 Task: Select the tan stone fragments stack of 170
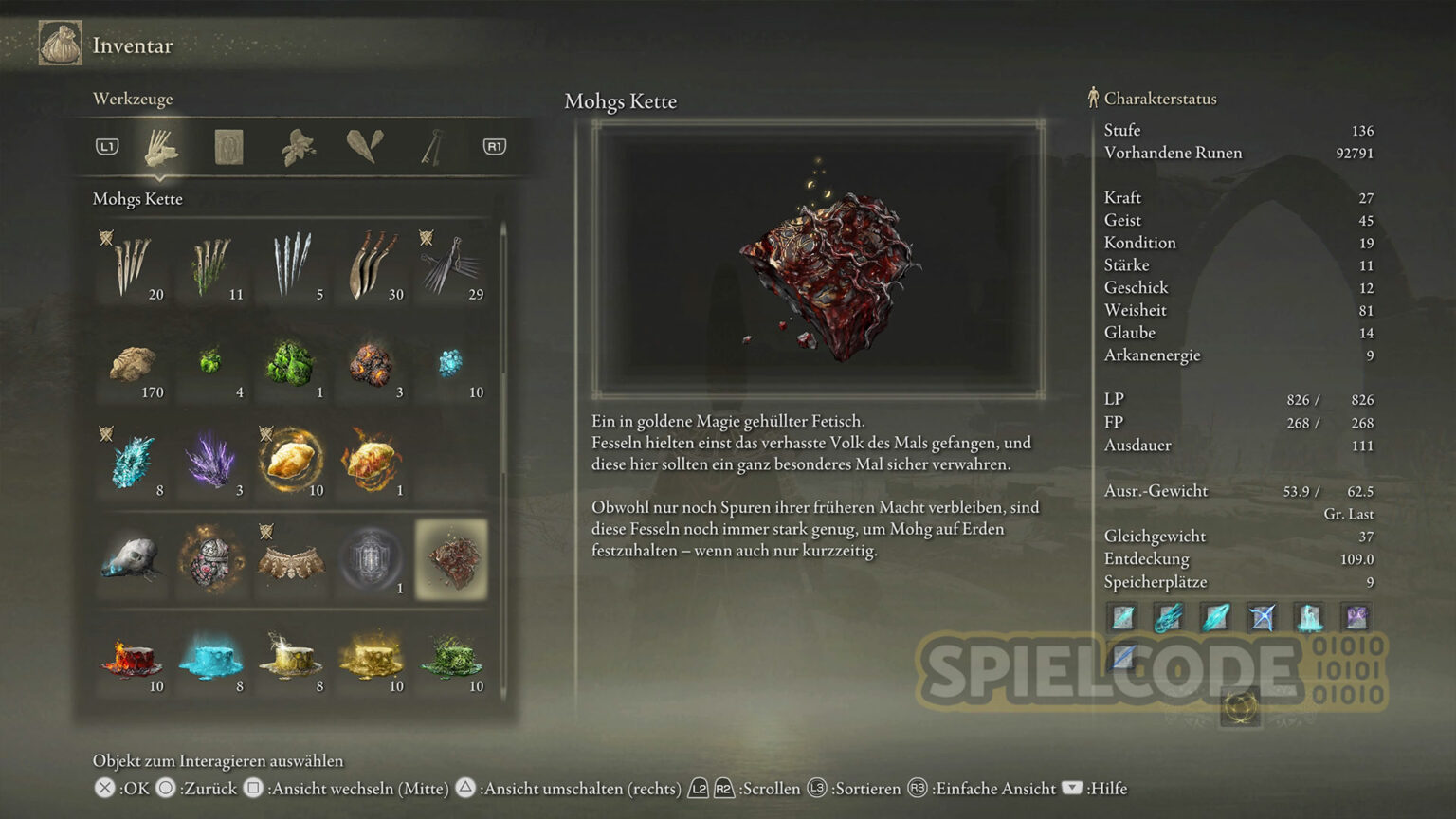132,365
